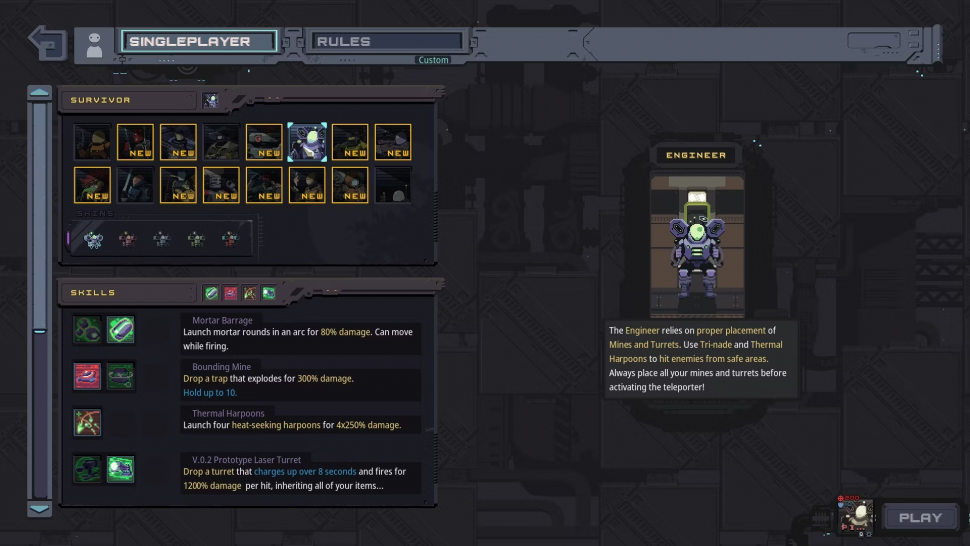The width and height of the screenshot is (970, 546).
Task: Select the red Bounding Mine skill icon
Action: (x=87, y=376)
